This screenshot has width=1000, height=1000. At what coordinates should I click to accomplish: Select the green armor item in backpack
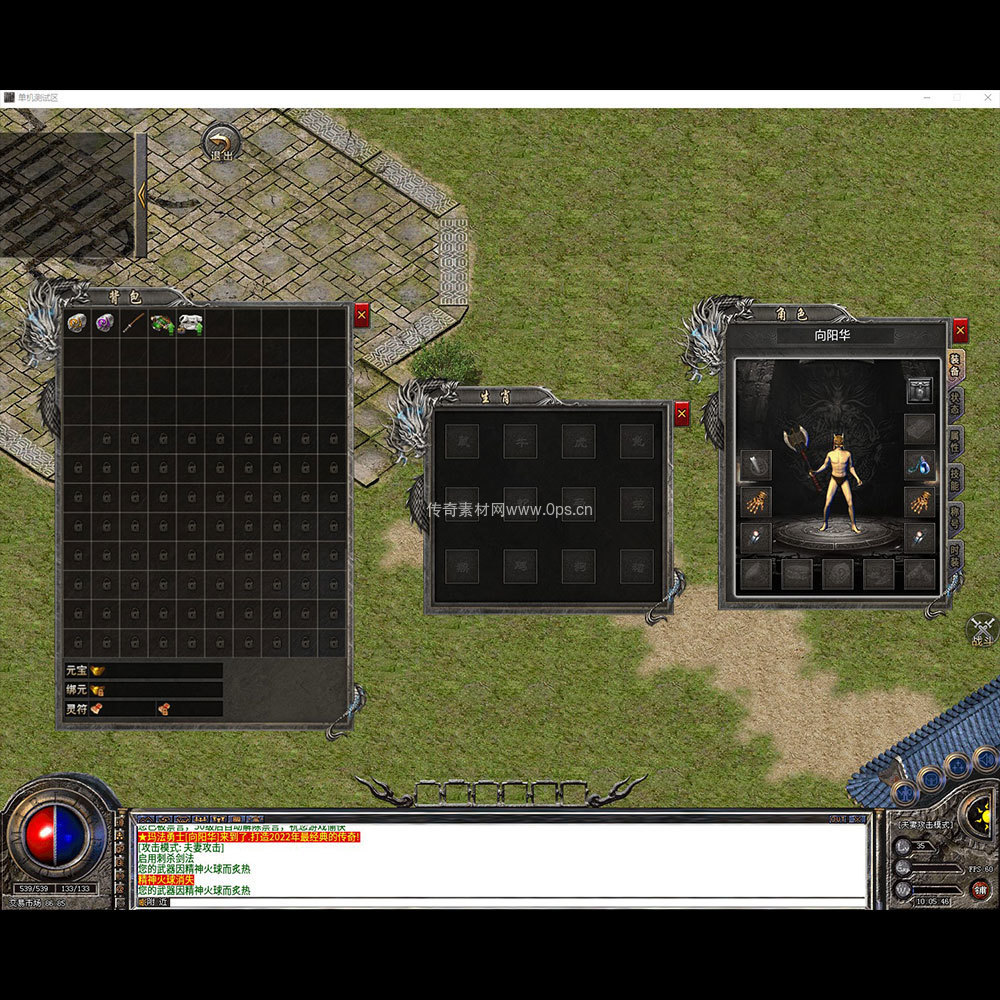pos(162,323)
